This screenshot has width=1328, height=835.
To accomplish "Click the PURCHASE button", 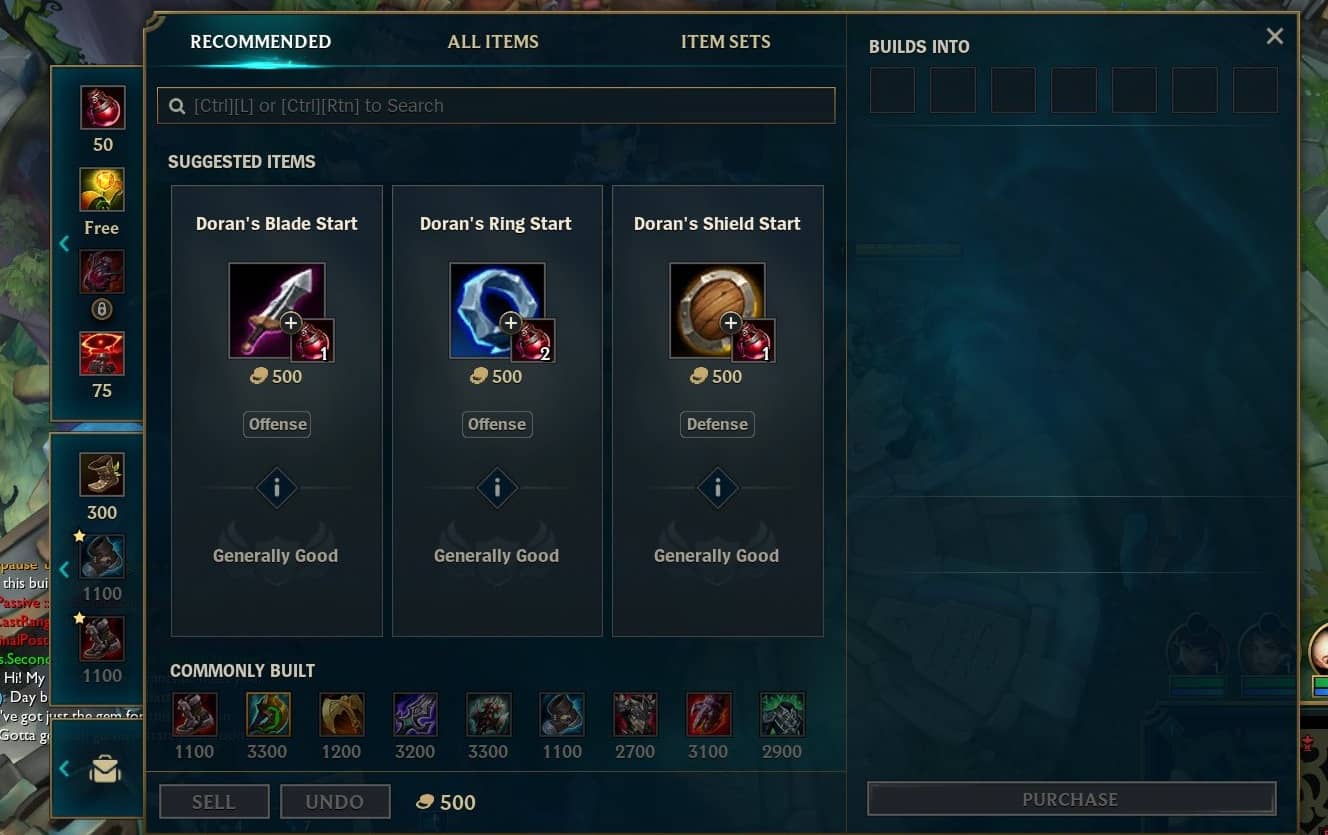I will (1070, 799).
